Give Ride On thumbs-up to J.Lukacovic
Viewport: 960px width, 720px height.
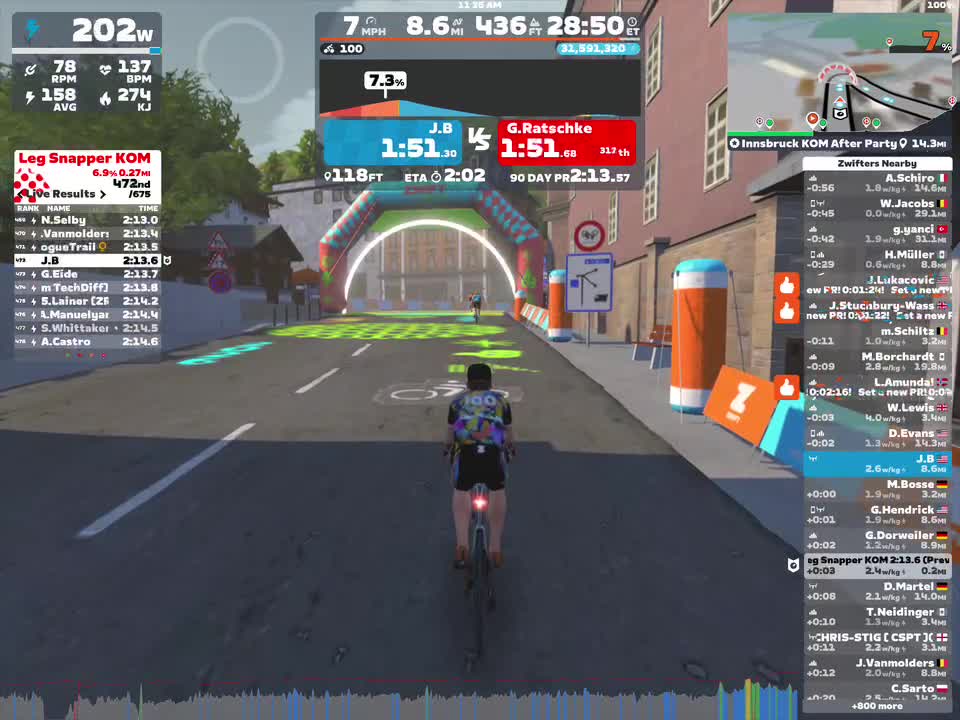click(787, 286)
